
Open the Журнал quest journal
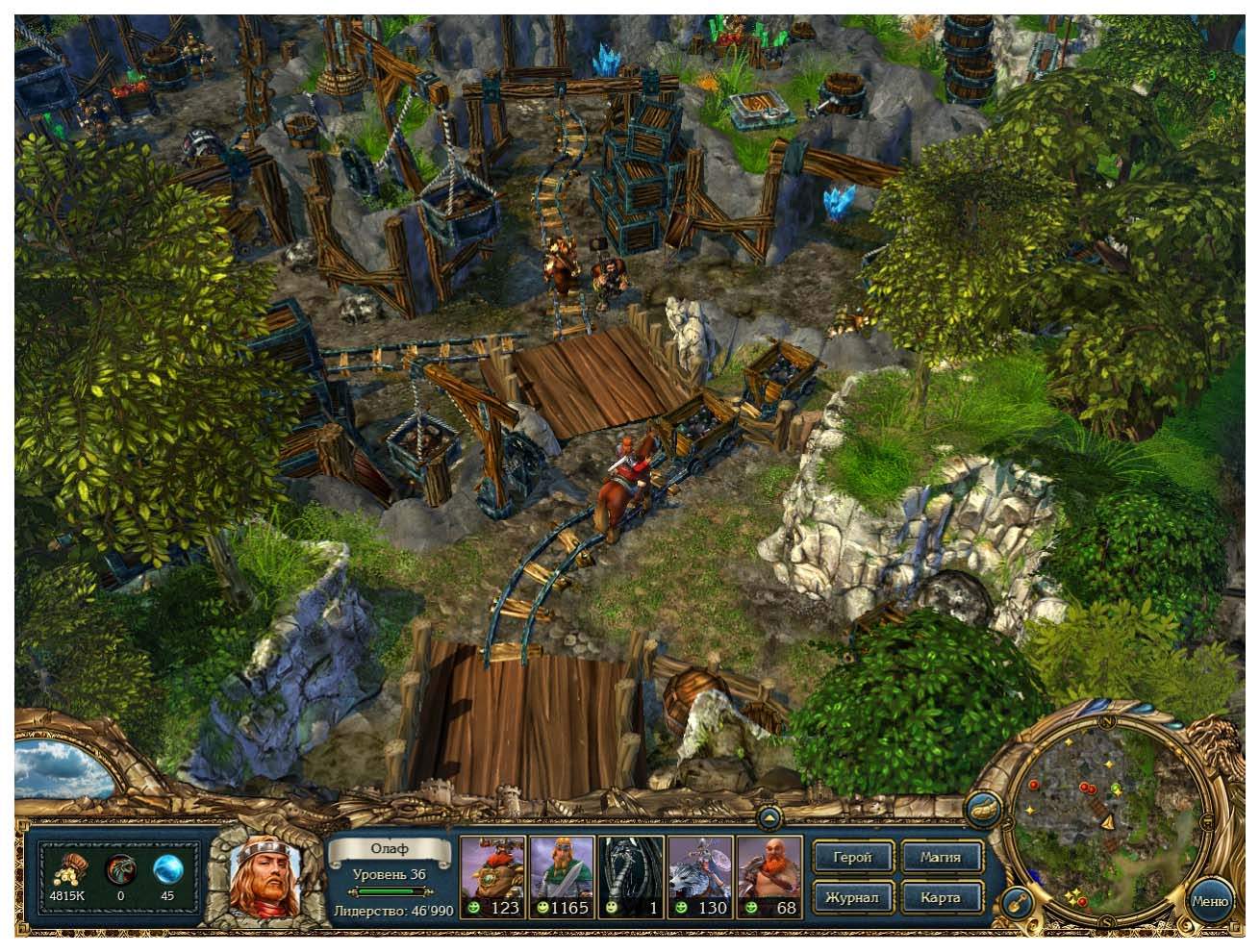(x=853, y=897)
